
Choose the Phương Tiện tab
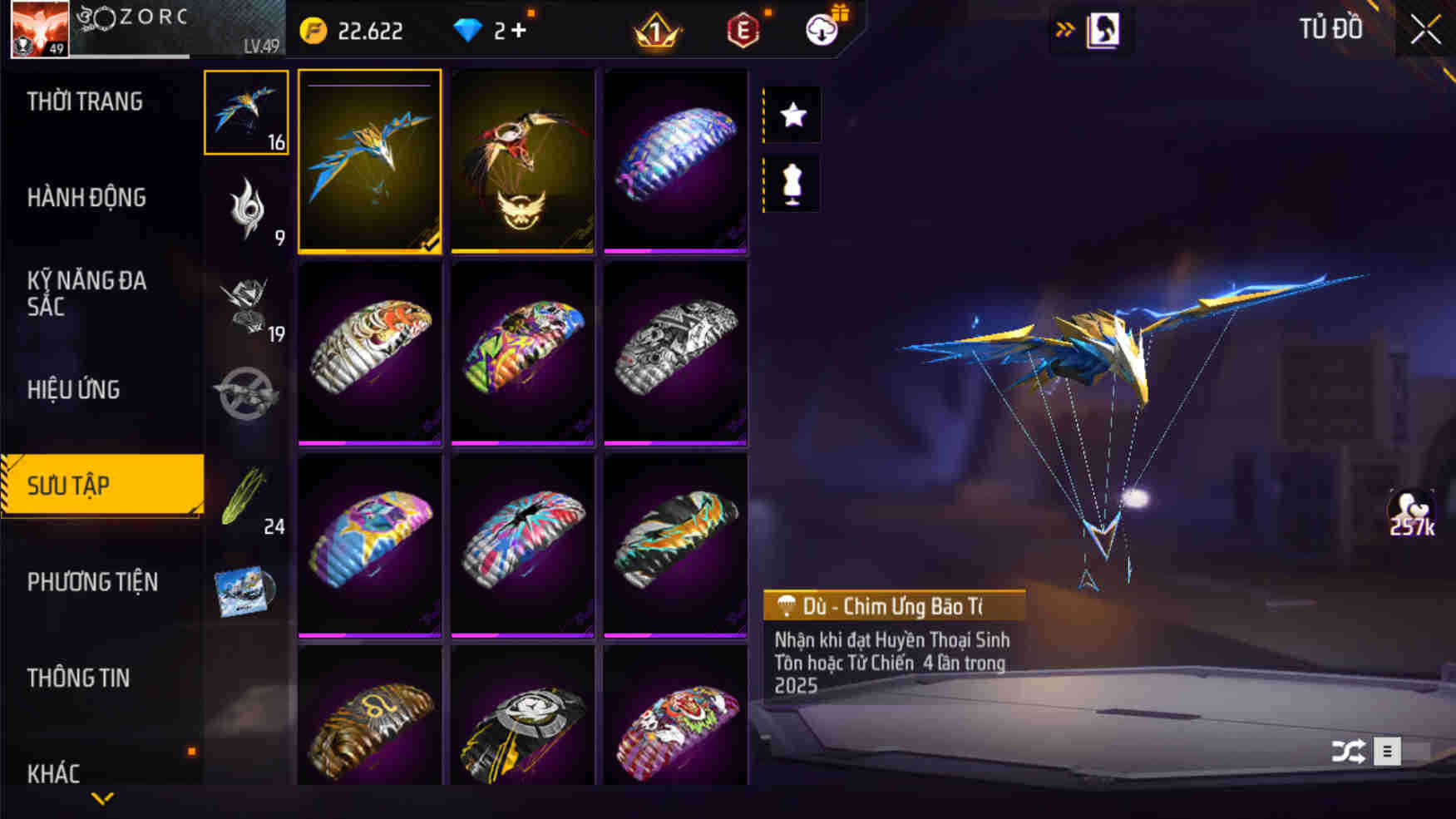(92, 582)
